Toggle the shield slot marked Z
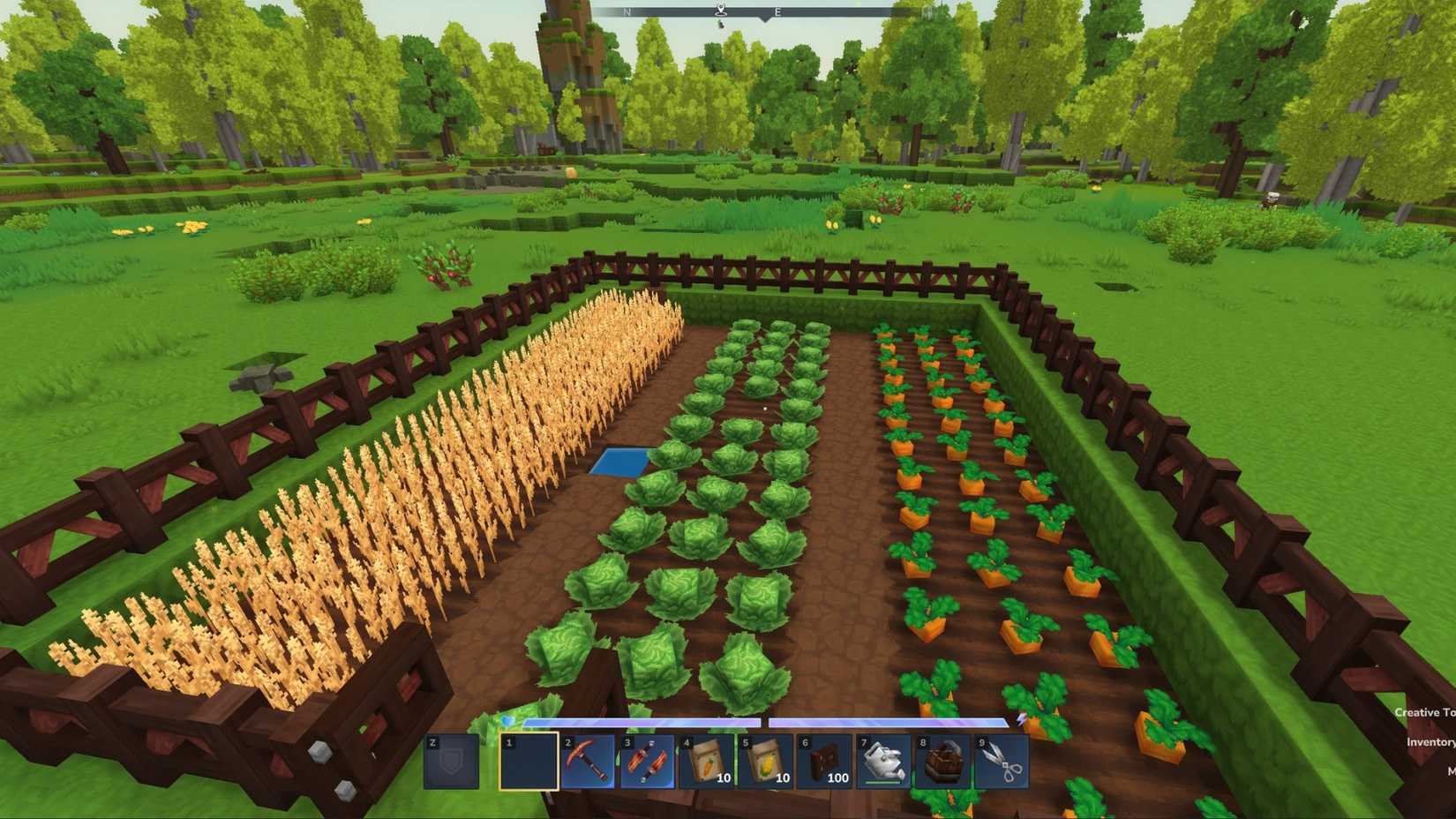The image size is (1456, 819). click(x=452, y=762)
